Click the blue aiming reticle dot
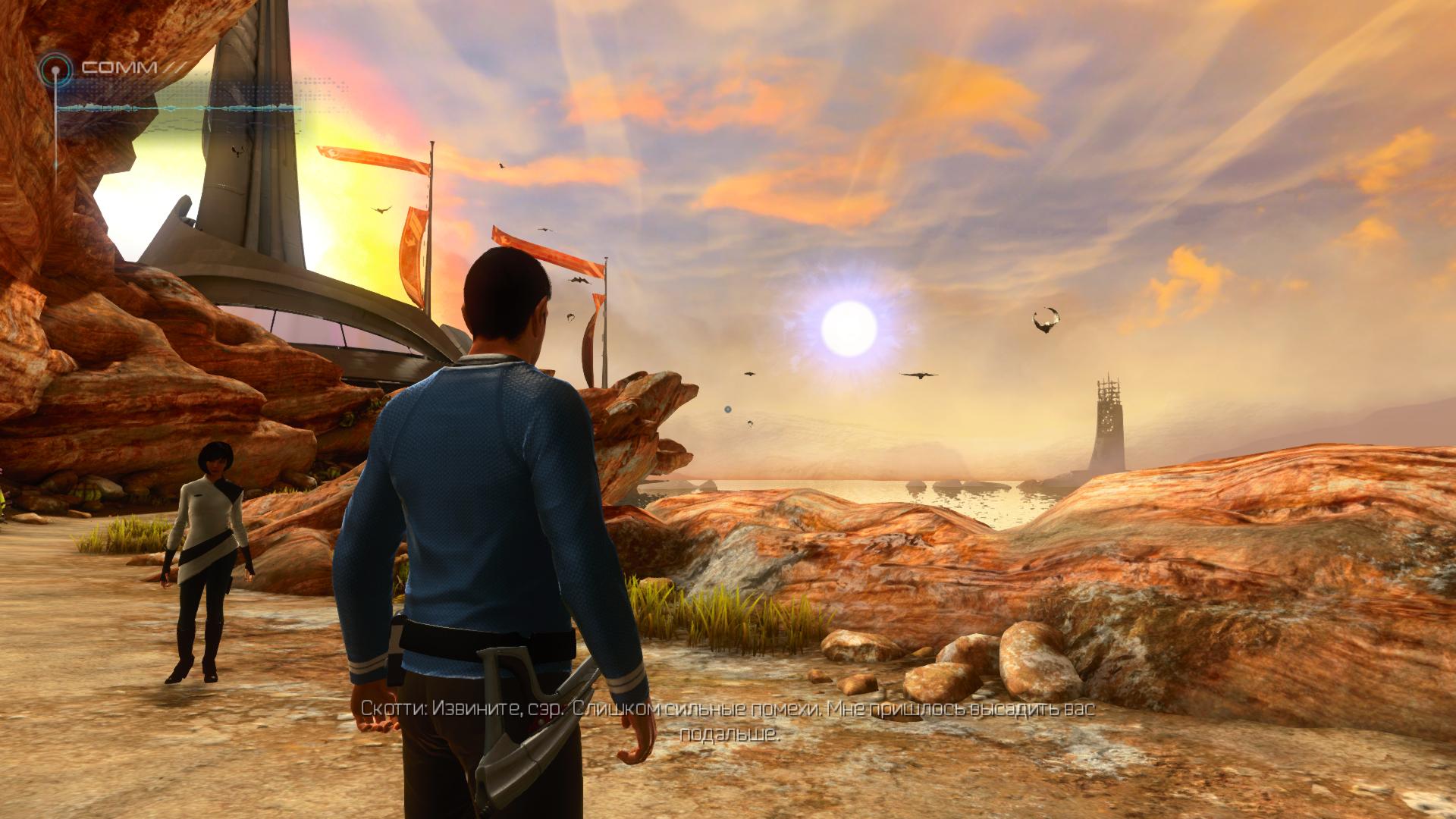The image size is (1456, 819). [727, 409]
